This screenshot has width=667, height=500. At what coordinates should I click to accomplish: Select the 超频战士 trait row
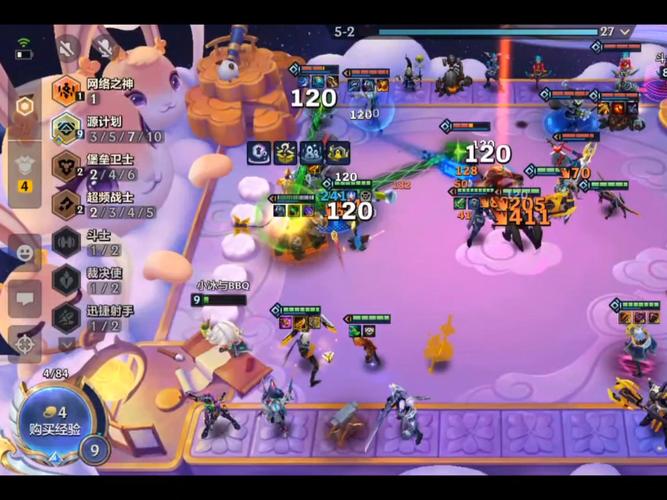coord(67,204)
